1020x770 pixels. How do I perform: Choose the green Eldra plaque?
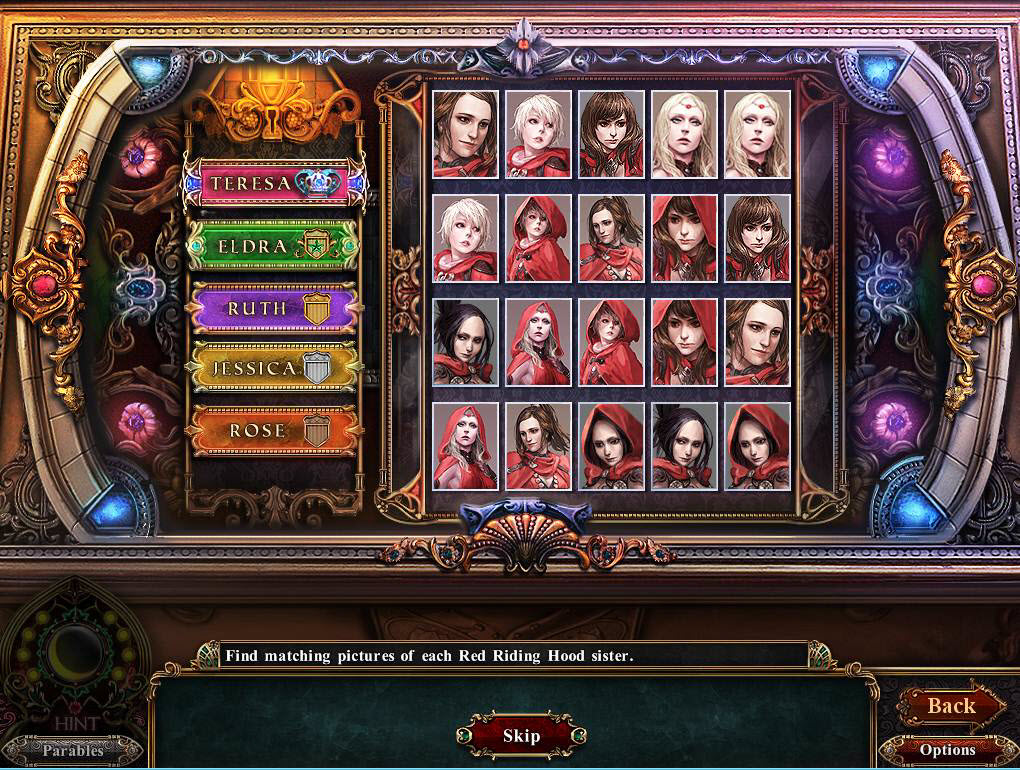pos(273,246)
